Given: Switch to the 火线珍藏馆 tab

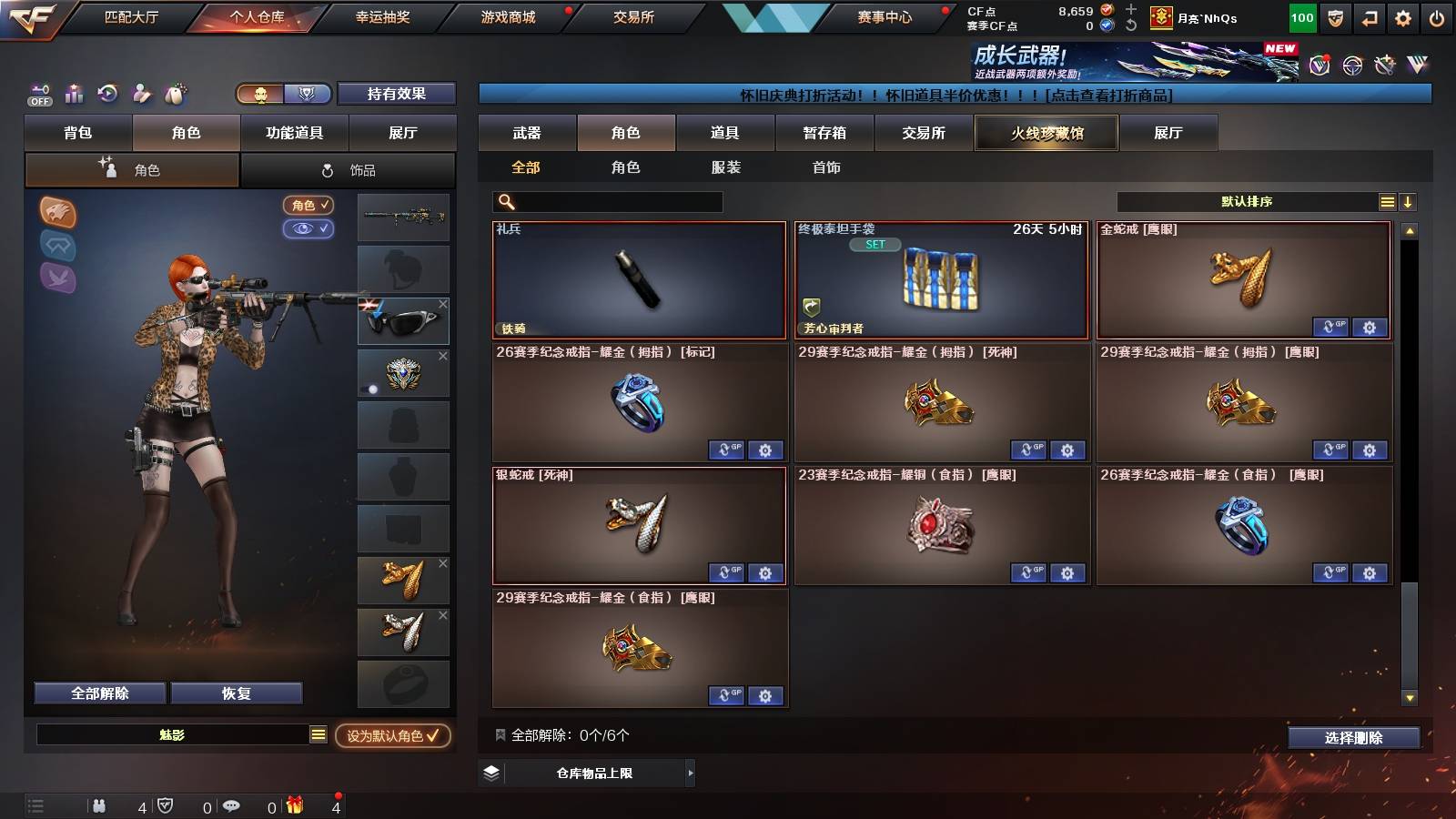Looking at the screenshot, I should pyautogui.click(x=1046, y=133).
